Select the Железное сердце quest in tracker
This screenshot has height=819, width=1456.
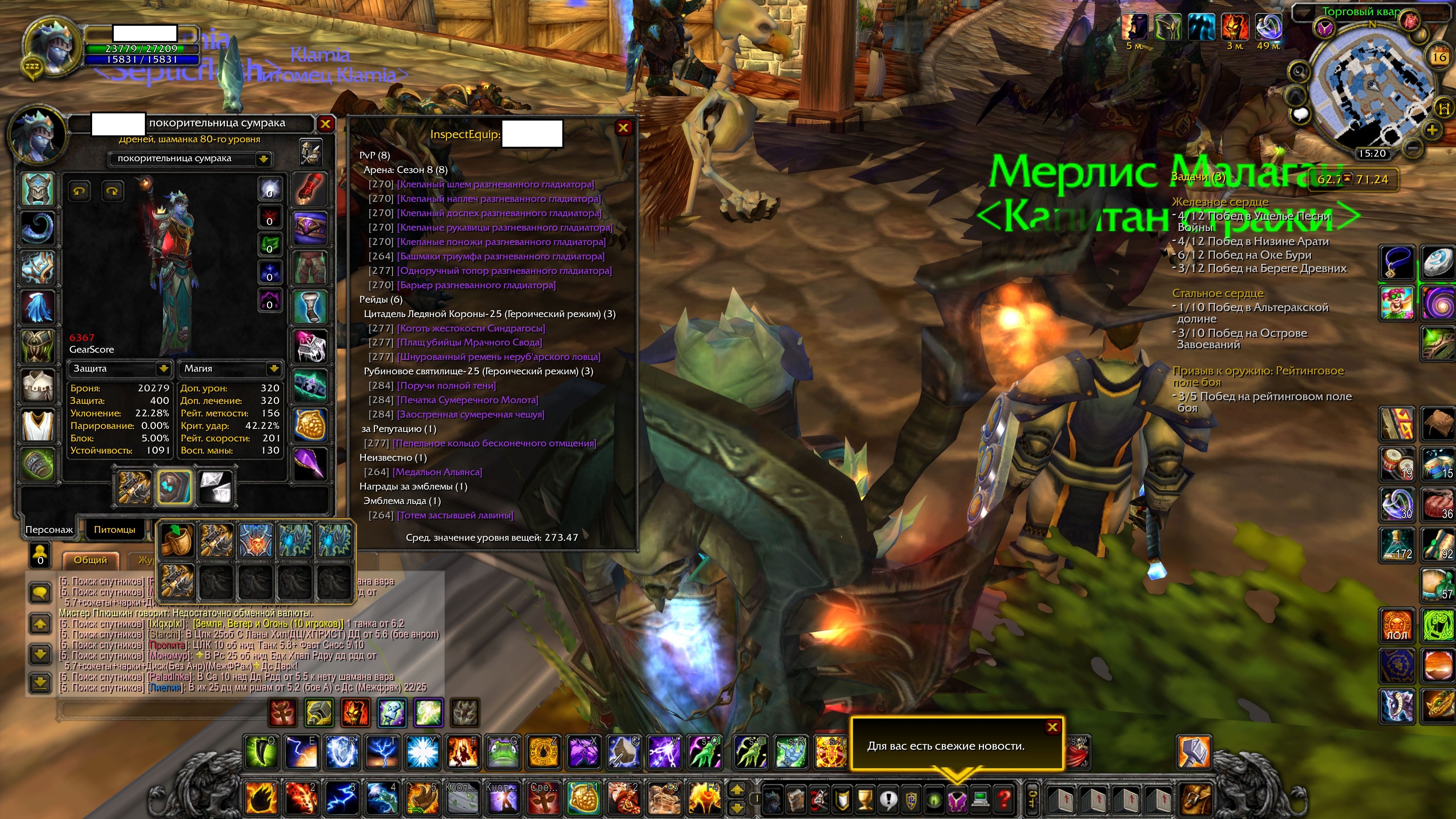[x=1220, y=202]
